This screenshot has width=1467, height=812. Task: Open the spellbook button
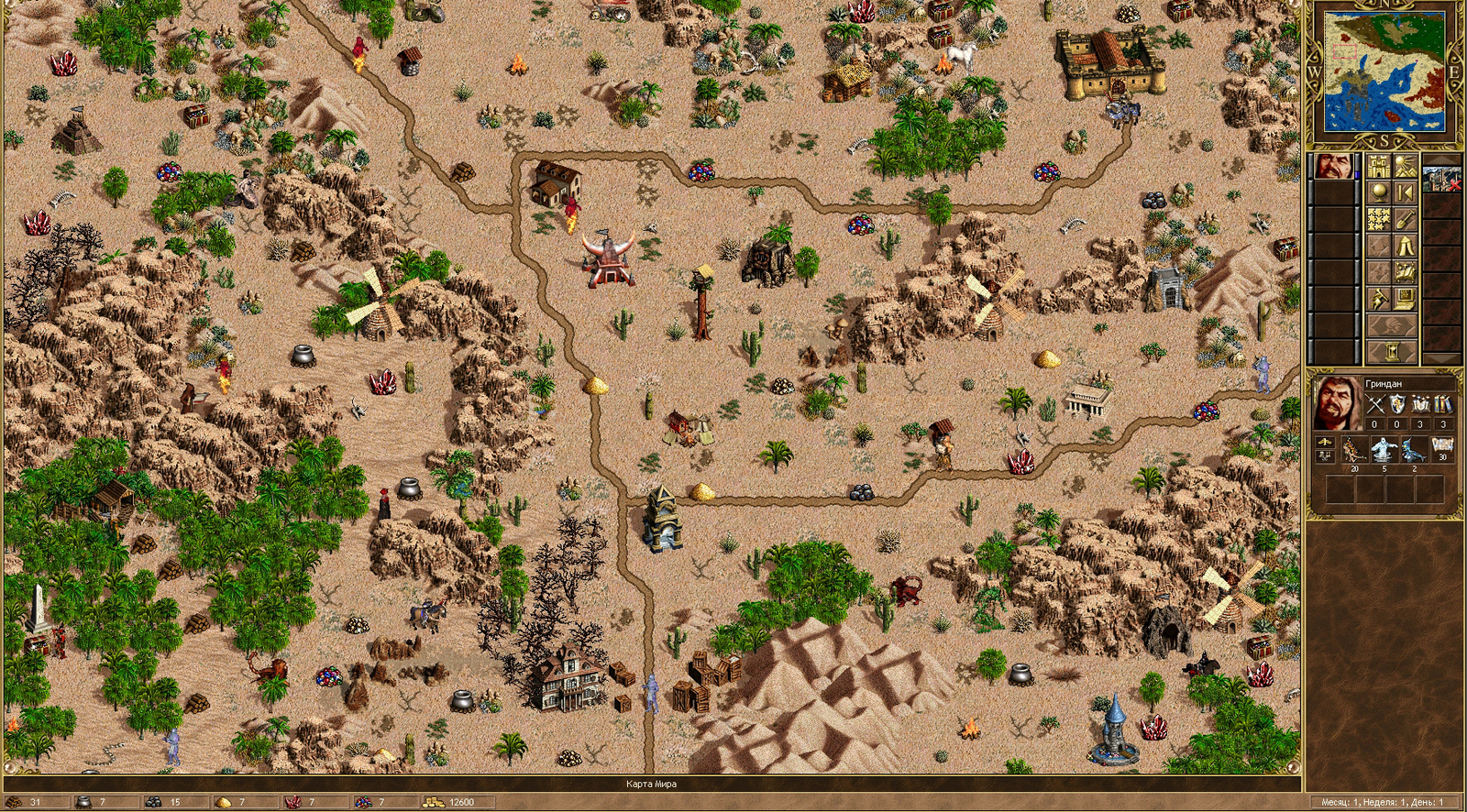tap(1405, 272)
